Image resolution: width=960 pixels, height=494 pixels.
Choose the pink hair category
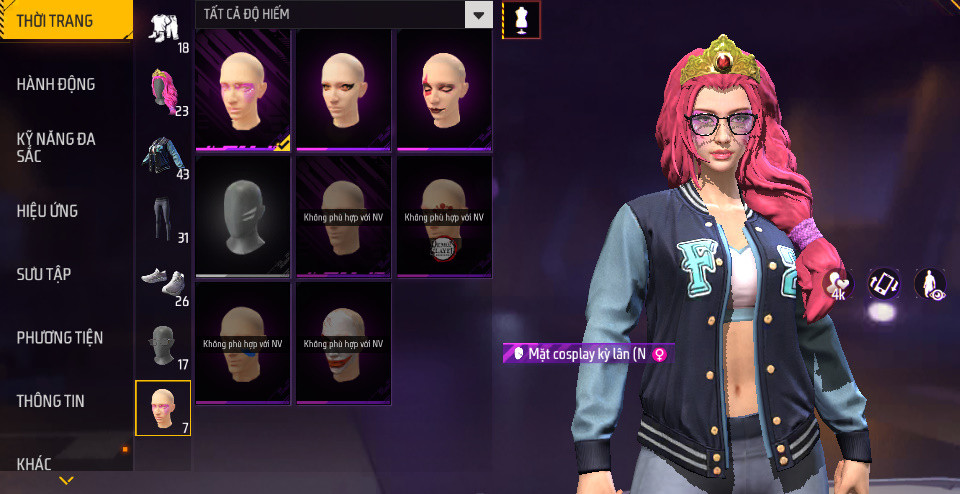point(163,92)
